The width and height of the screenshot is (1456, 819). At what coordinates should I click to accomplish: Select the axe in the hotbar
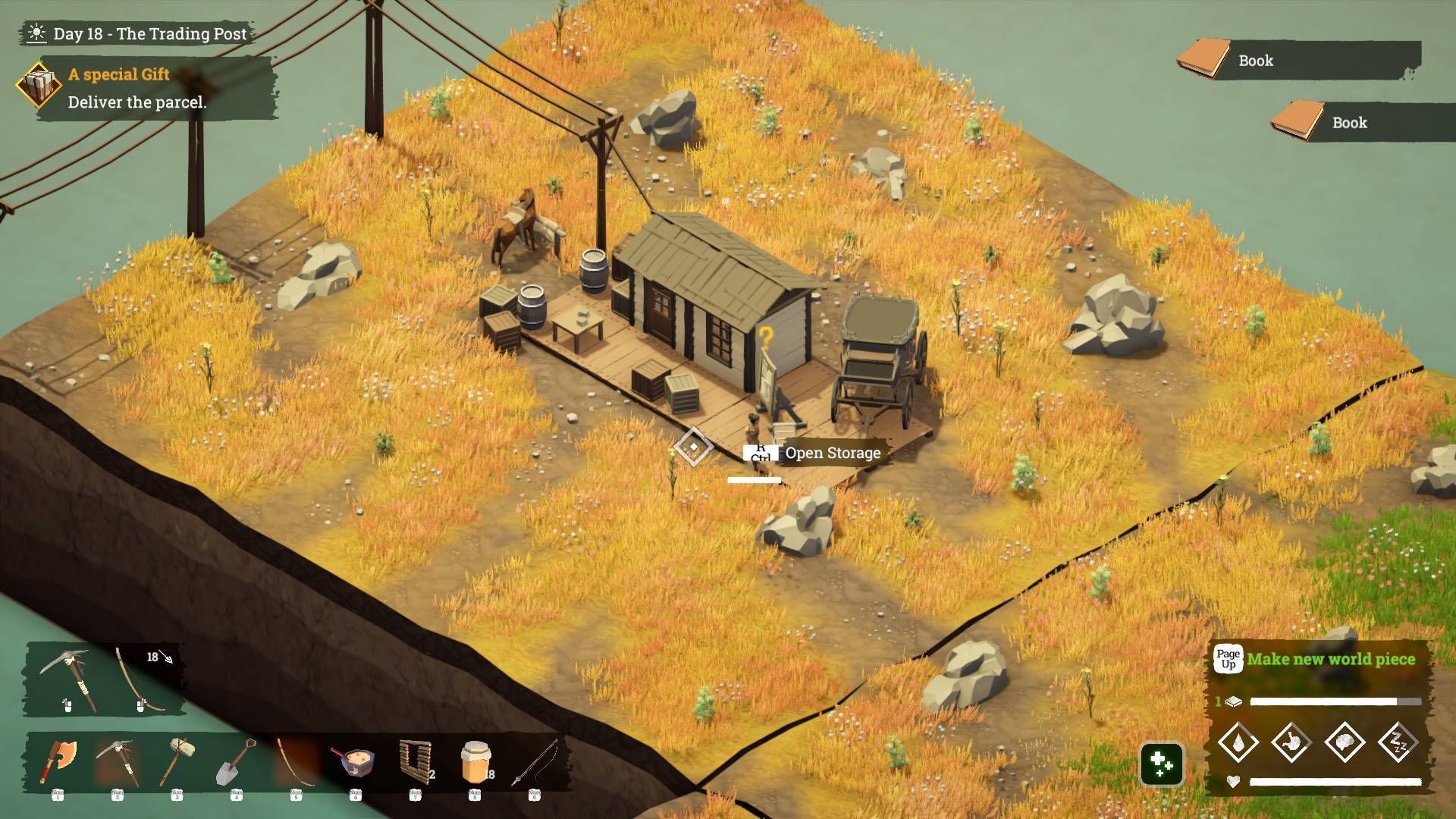pyautogui.click(x=59, y=761)
